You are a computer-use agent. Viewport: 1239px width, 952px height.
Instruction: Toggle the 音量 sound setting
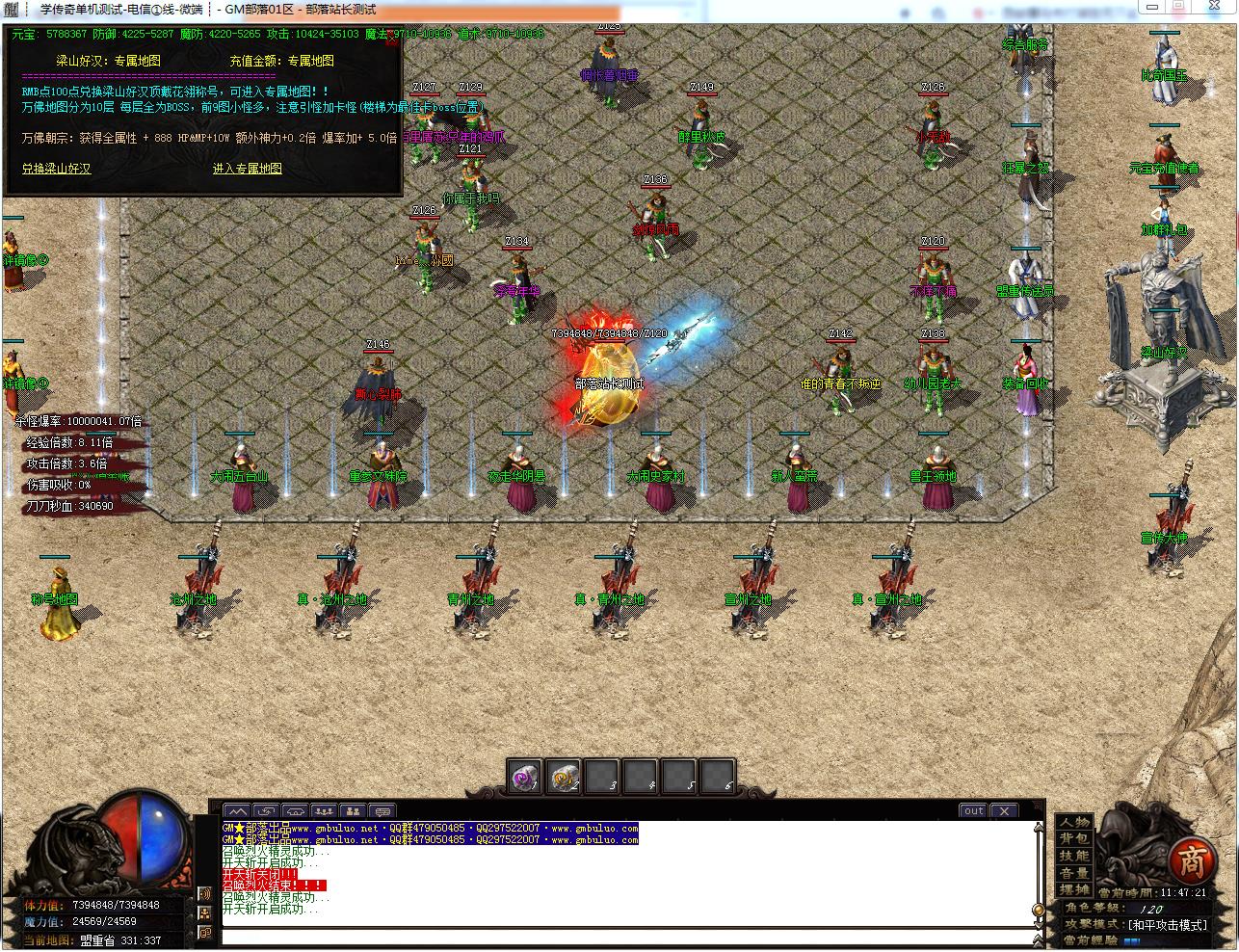coord(1074,873)
